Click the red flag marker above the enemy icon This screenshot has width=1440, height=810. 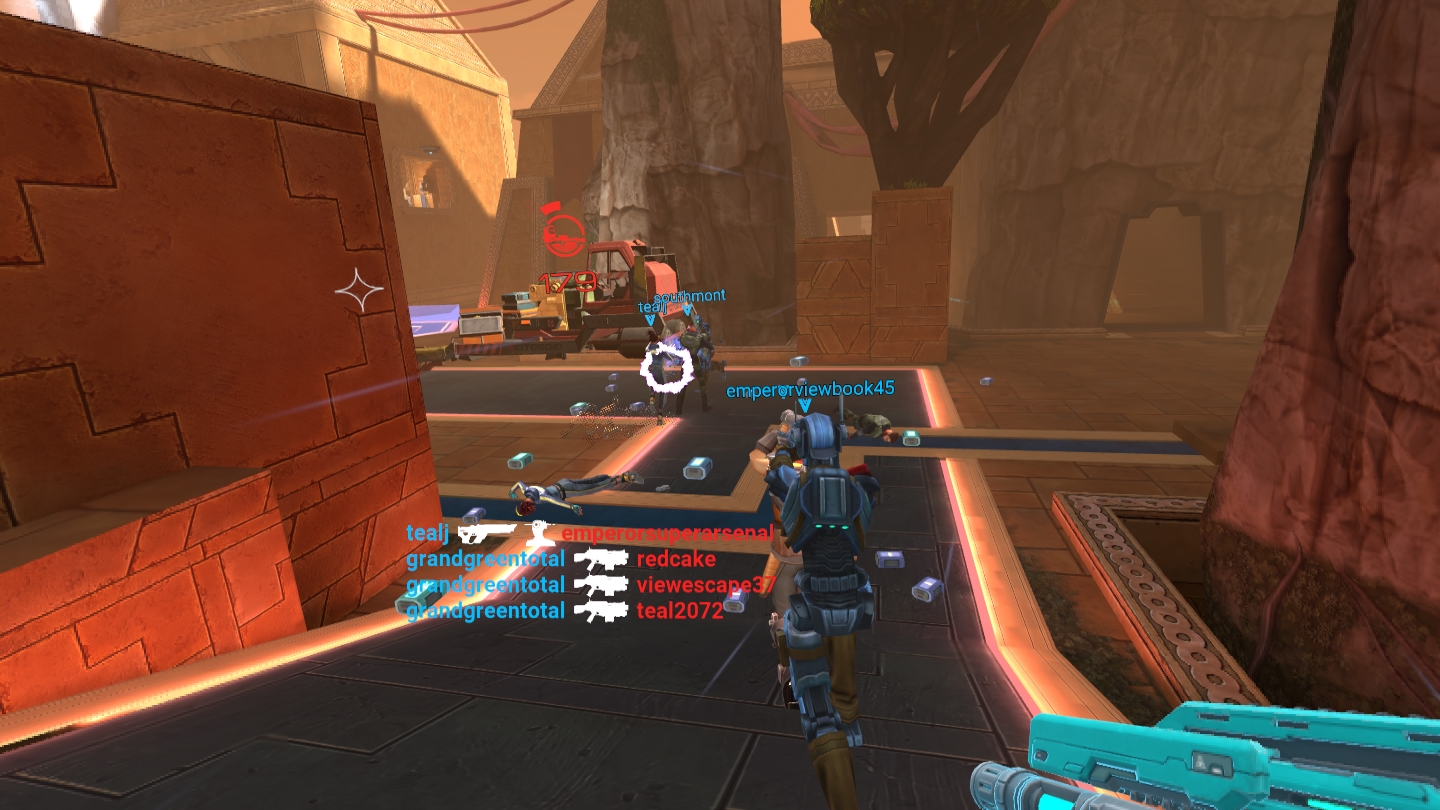pyautogui.click(x=551, y=208)
